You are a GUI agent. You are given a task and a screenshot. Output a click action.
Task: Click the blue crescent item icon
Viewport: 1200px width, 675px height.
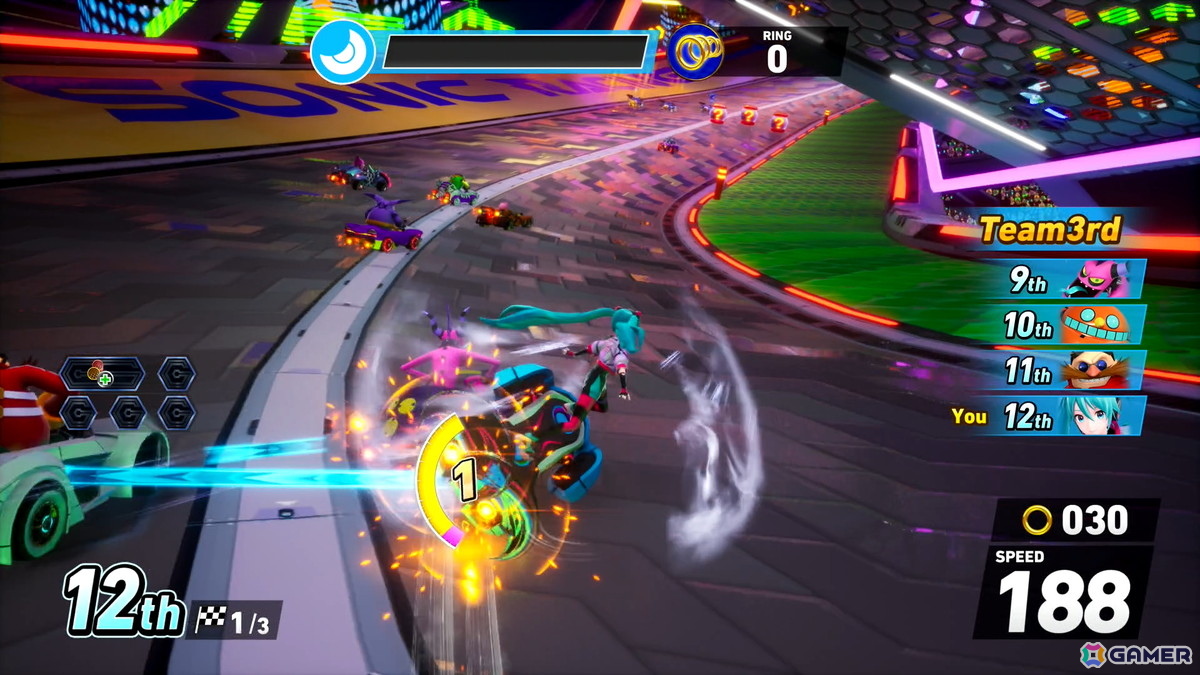(x=343, y=53)
